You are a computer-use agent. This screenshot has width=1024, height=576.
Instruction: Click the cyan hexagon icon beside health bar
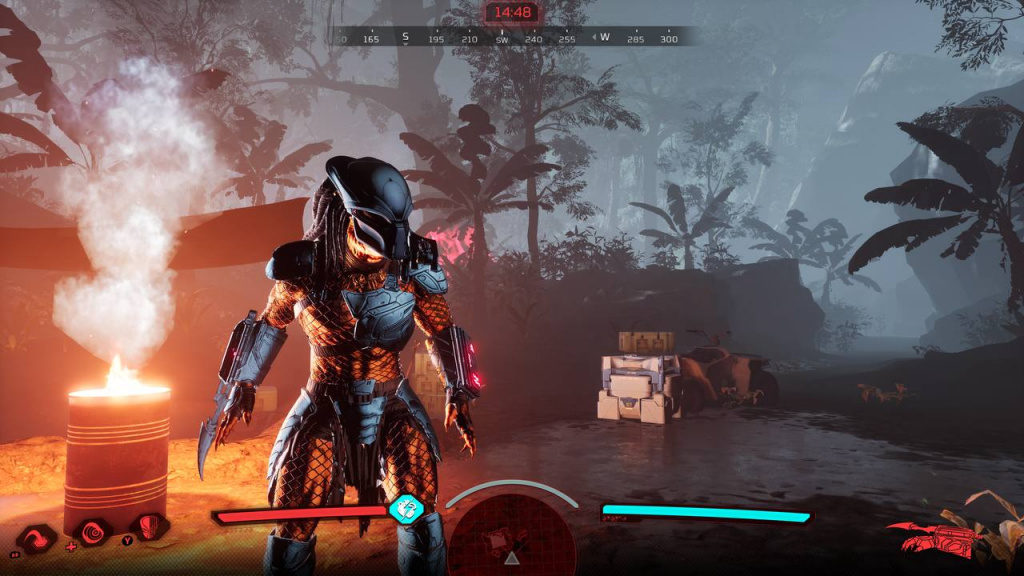[x=406, y=508]
